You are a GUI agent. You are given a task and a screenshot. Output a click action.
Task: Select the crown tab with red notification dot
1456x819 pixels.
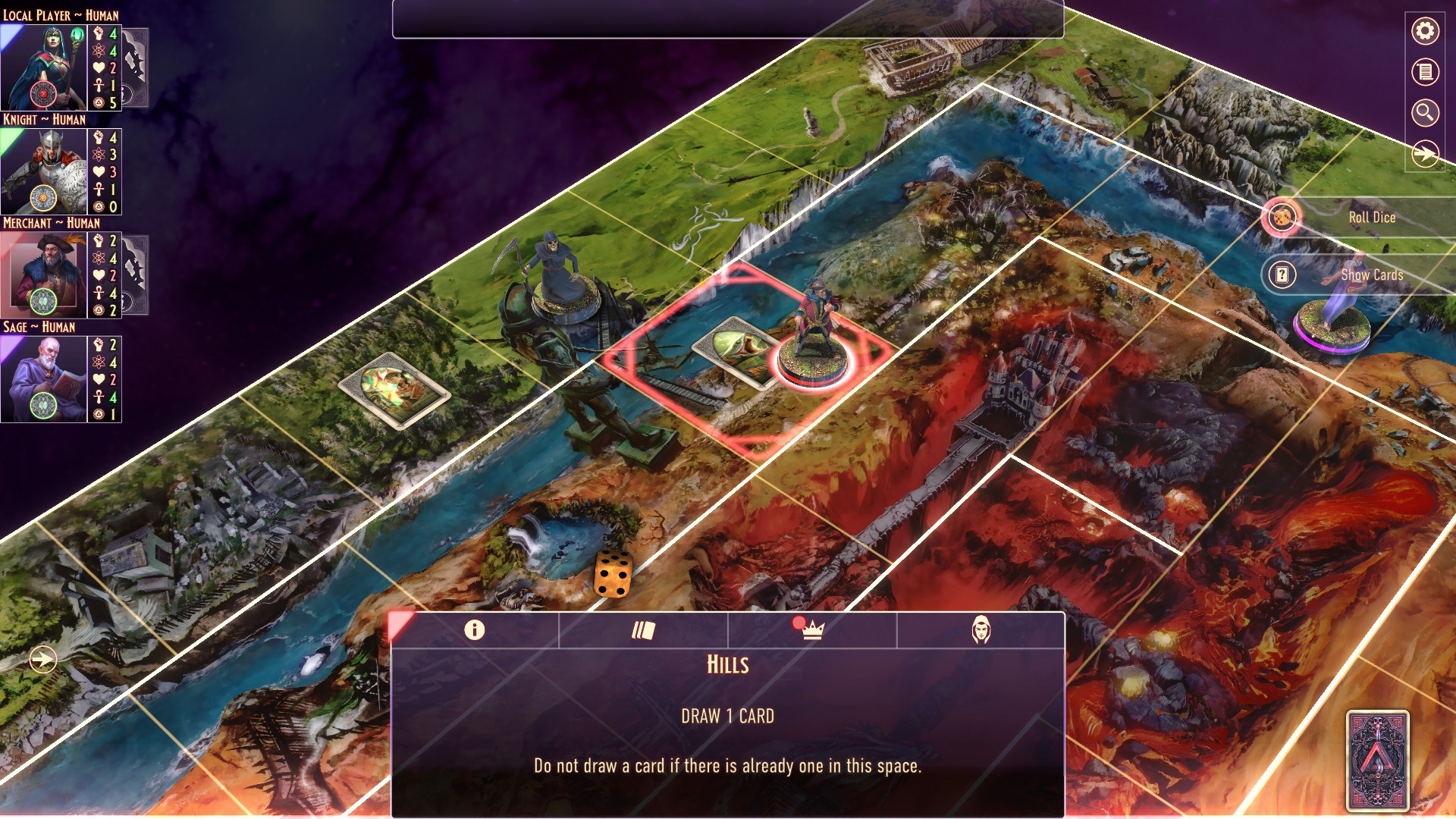pos(811,629)
